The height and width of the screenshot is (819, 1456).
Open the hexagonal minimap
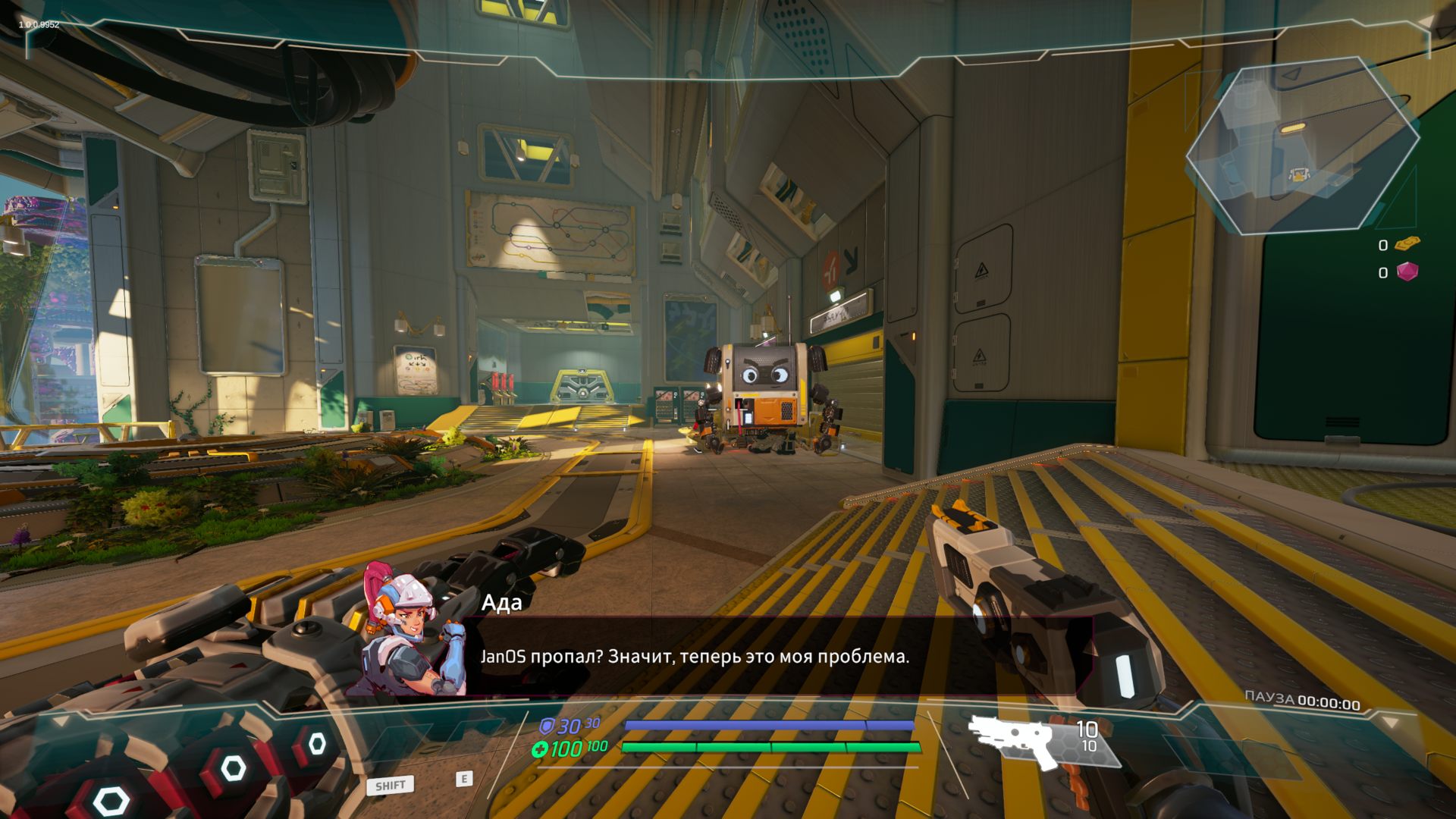tap(1301, 146)
